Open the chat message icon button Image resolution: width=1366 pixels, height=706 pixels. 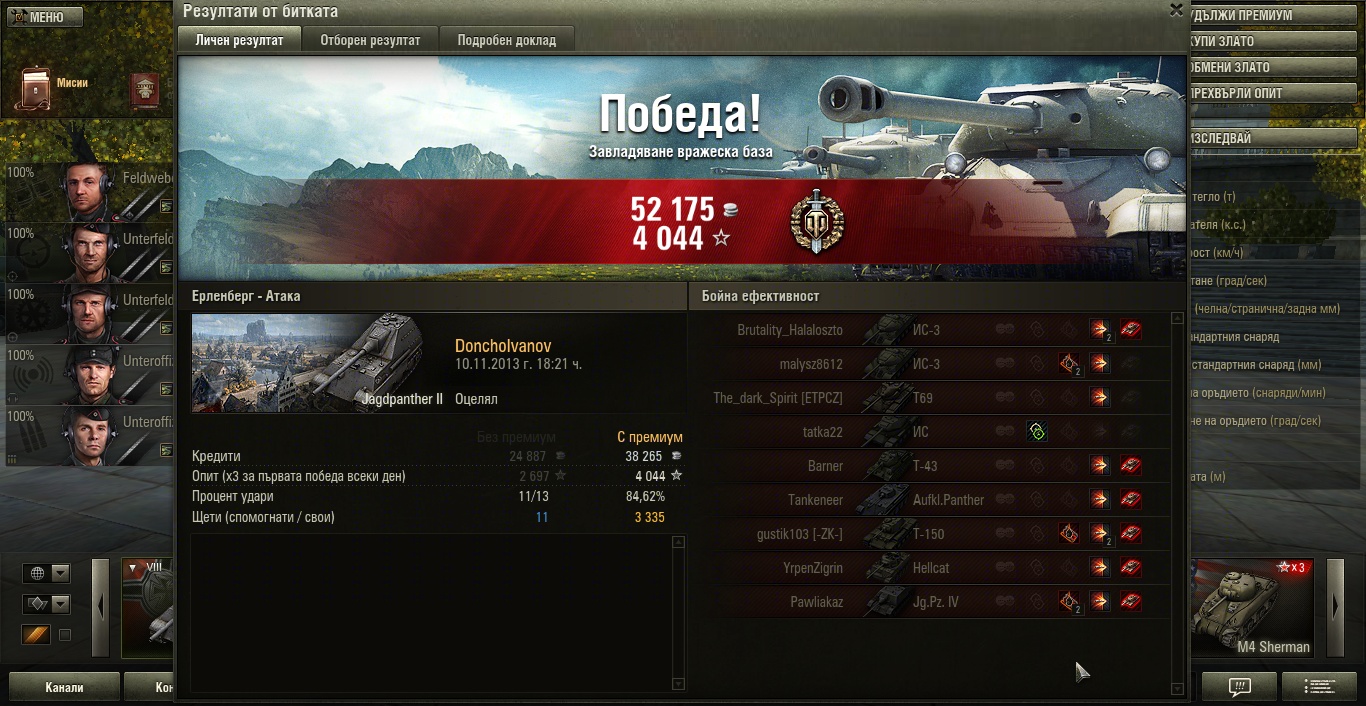(x=1239, y=687)
